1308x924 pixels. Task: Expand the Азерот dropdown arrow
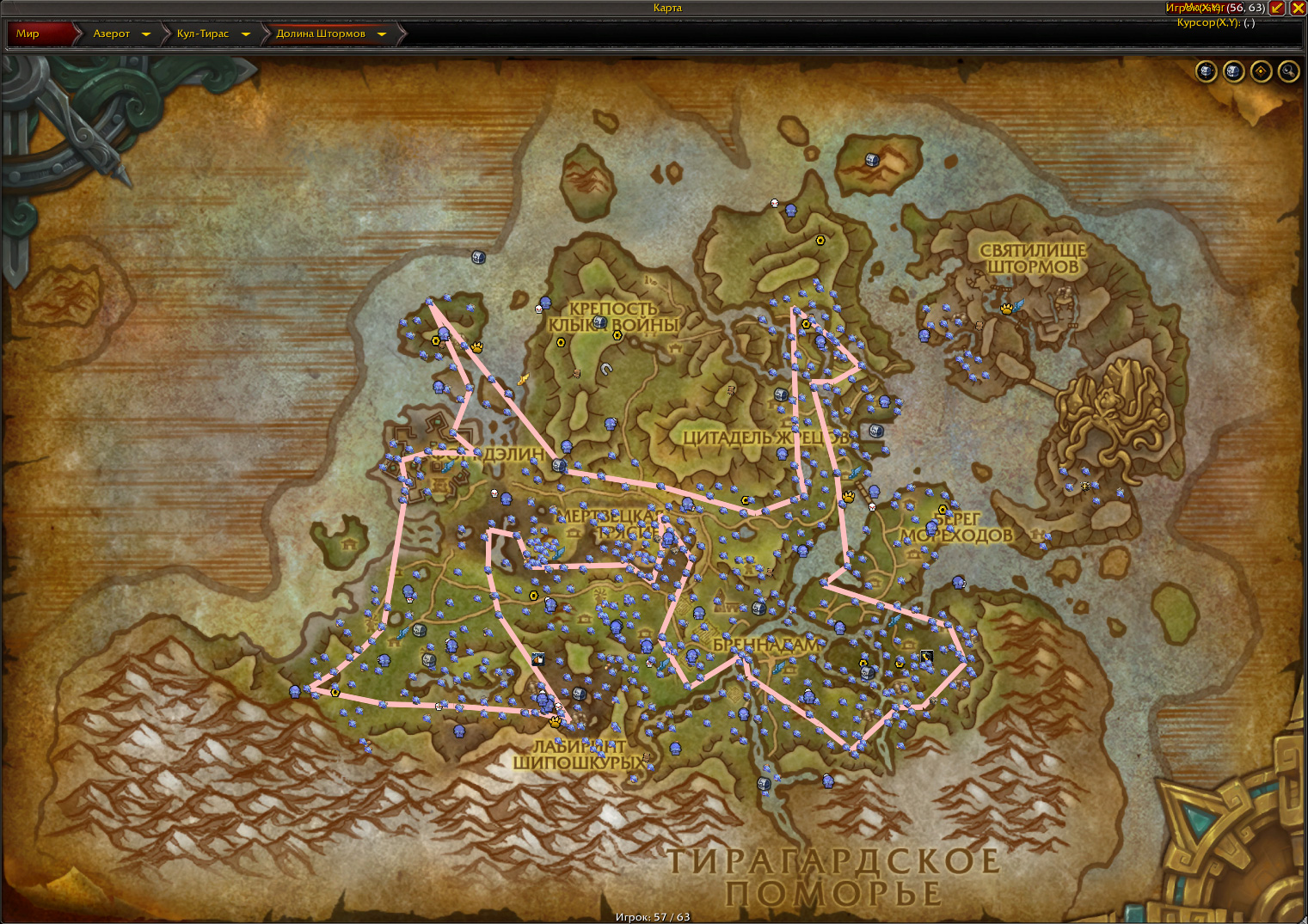tap(147, 34)
